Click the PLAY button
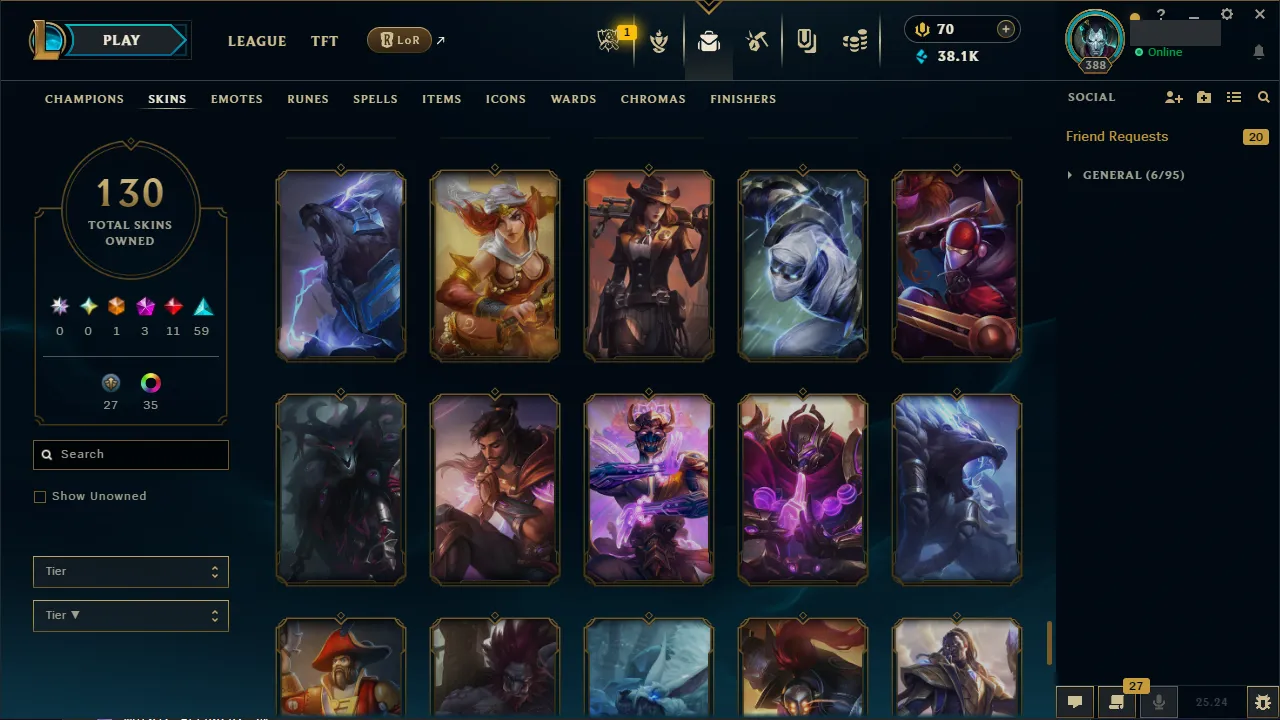Viewport: 1280px width, 720px height. pos(121,40)
